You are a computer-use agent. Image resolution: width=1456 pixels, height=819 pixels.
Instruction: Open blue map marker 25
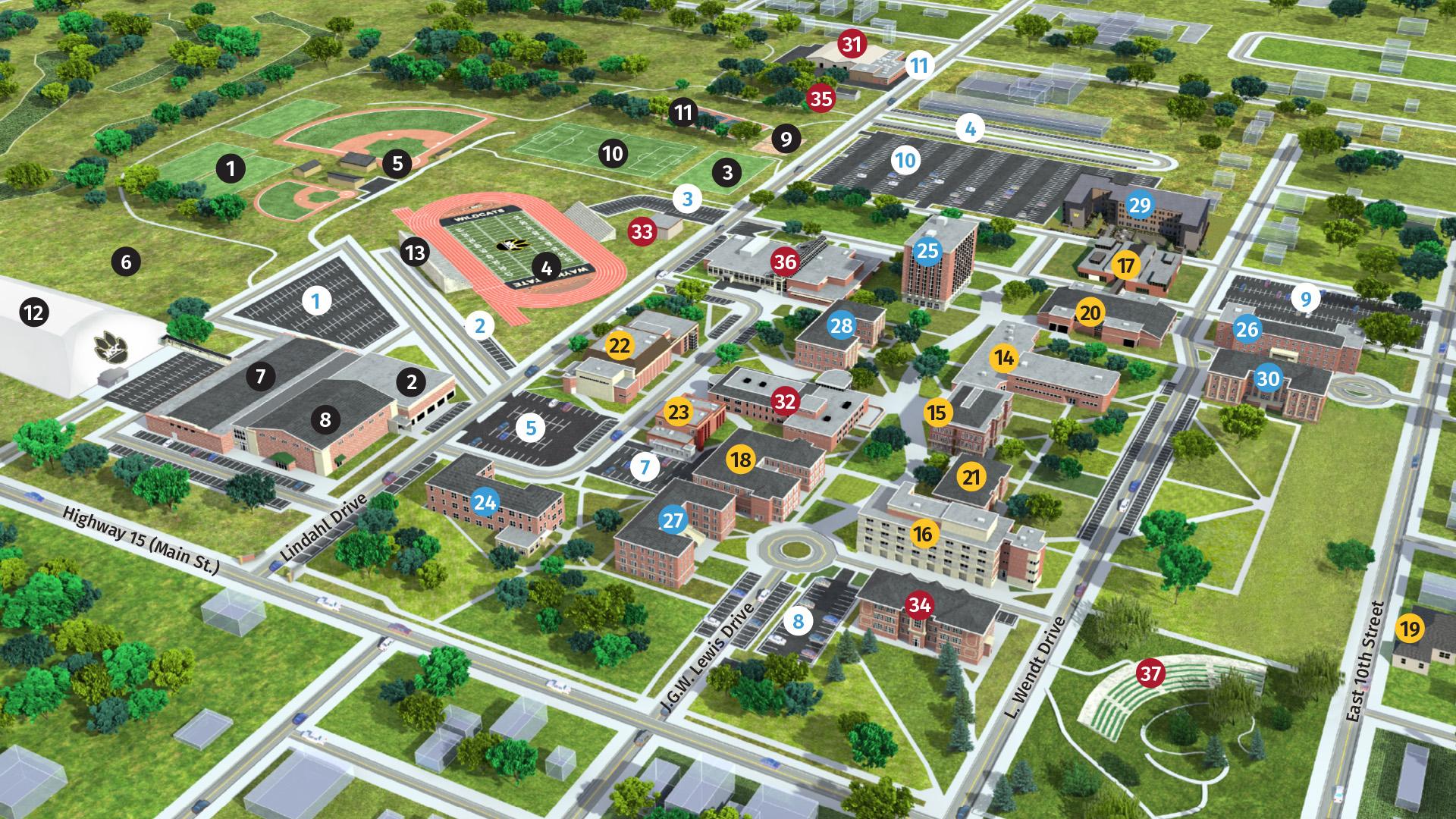(x=927, y=250)
